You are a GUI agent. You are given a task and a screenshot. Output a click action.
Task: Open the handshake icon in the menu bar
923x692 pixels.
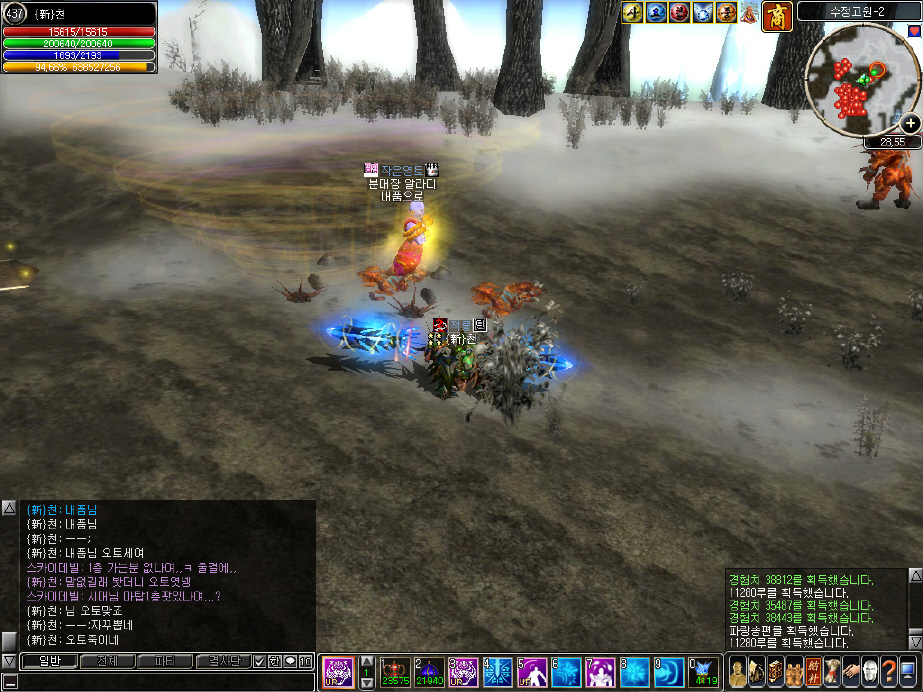tap(850, 672)
